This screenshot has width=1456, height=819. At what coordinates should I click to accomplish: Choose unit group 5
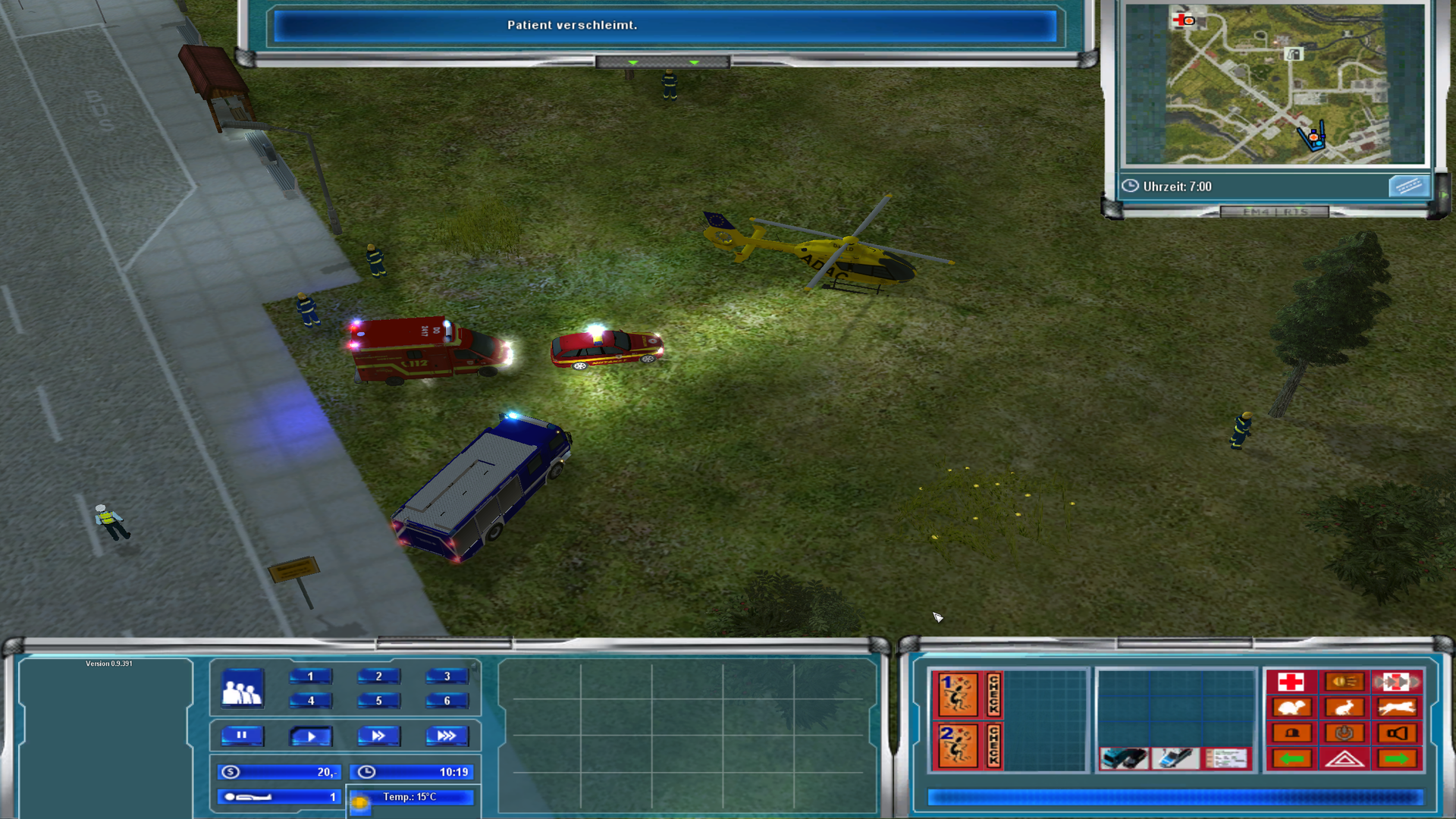point(378,700)
